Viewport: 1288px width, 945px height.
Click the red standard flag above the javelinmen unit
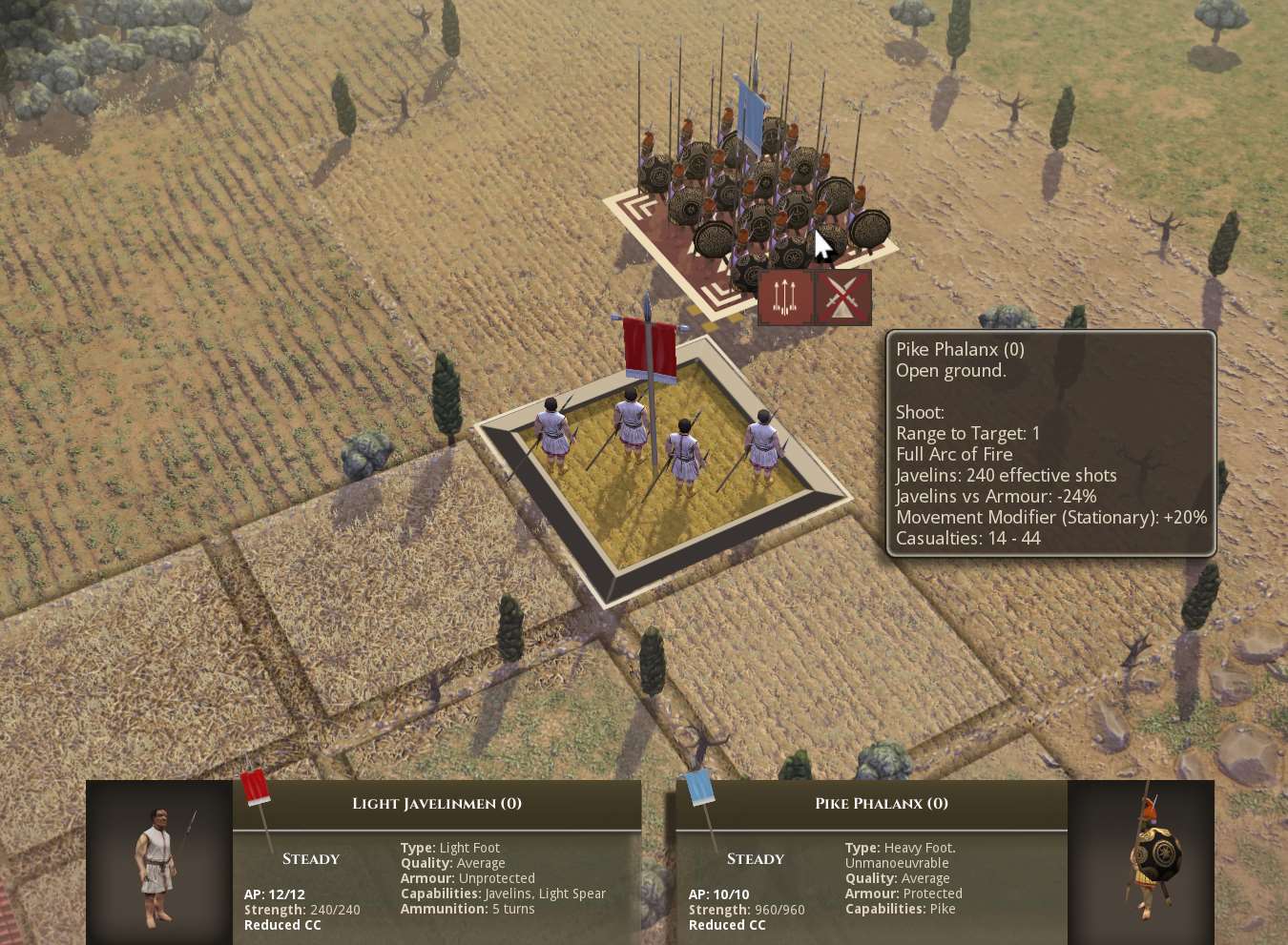[x=648, y=346]
